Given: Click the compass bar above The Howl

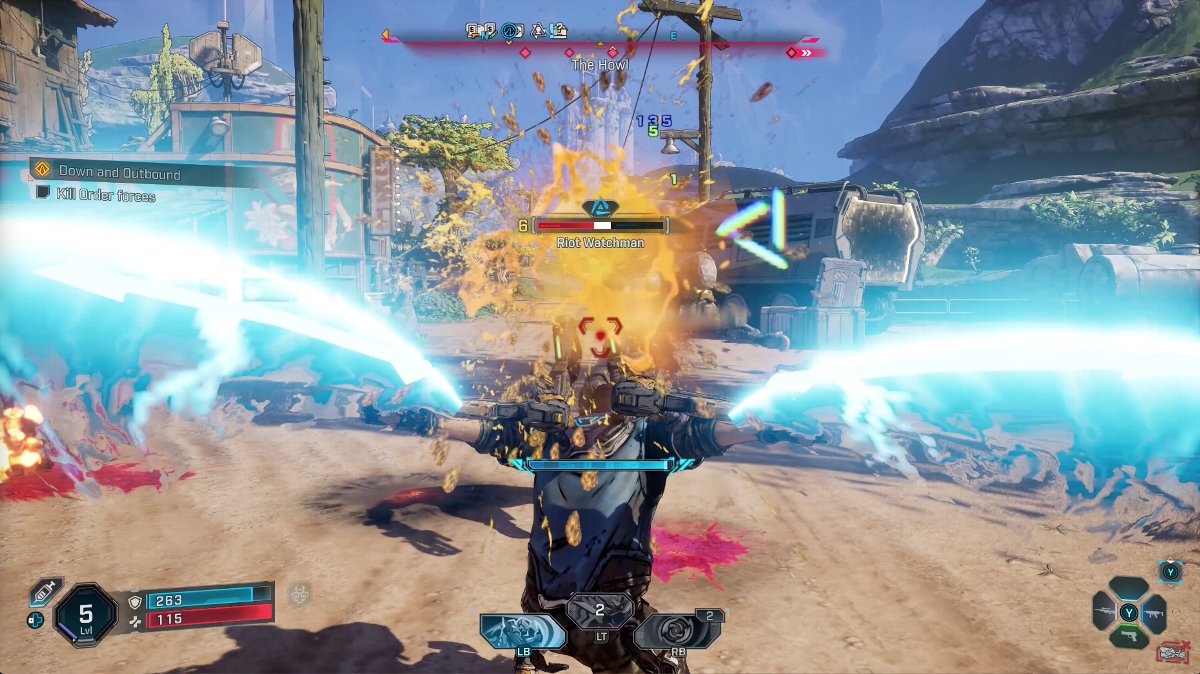Looking at the screenshot, I should pyautogui.click(x=600, y=43).
